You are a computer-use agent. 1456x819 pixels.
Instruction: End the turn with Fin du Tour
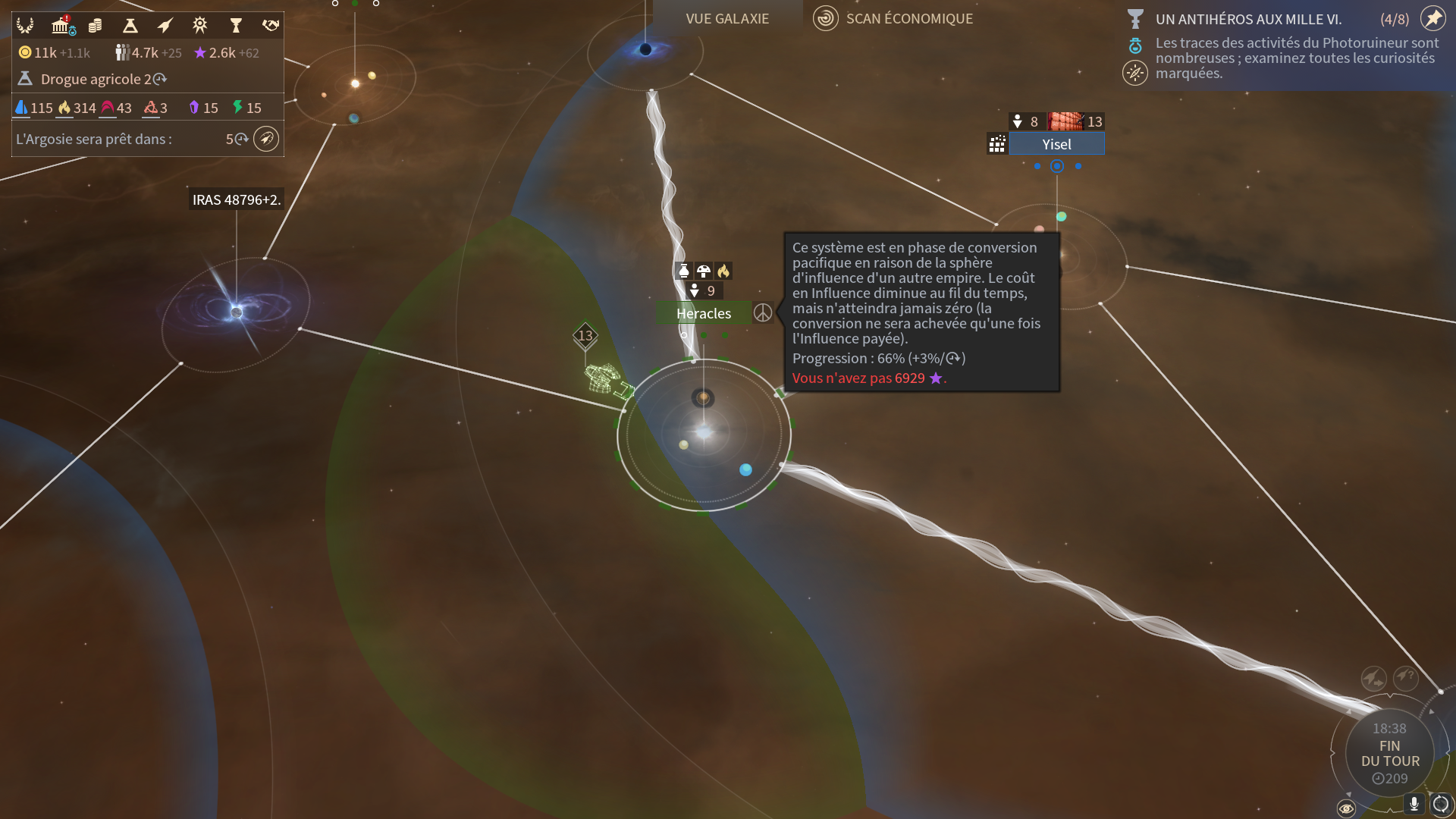1389,753
